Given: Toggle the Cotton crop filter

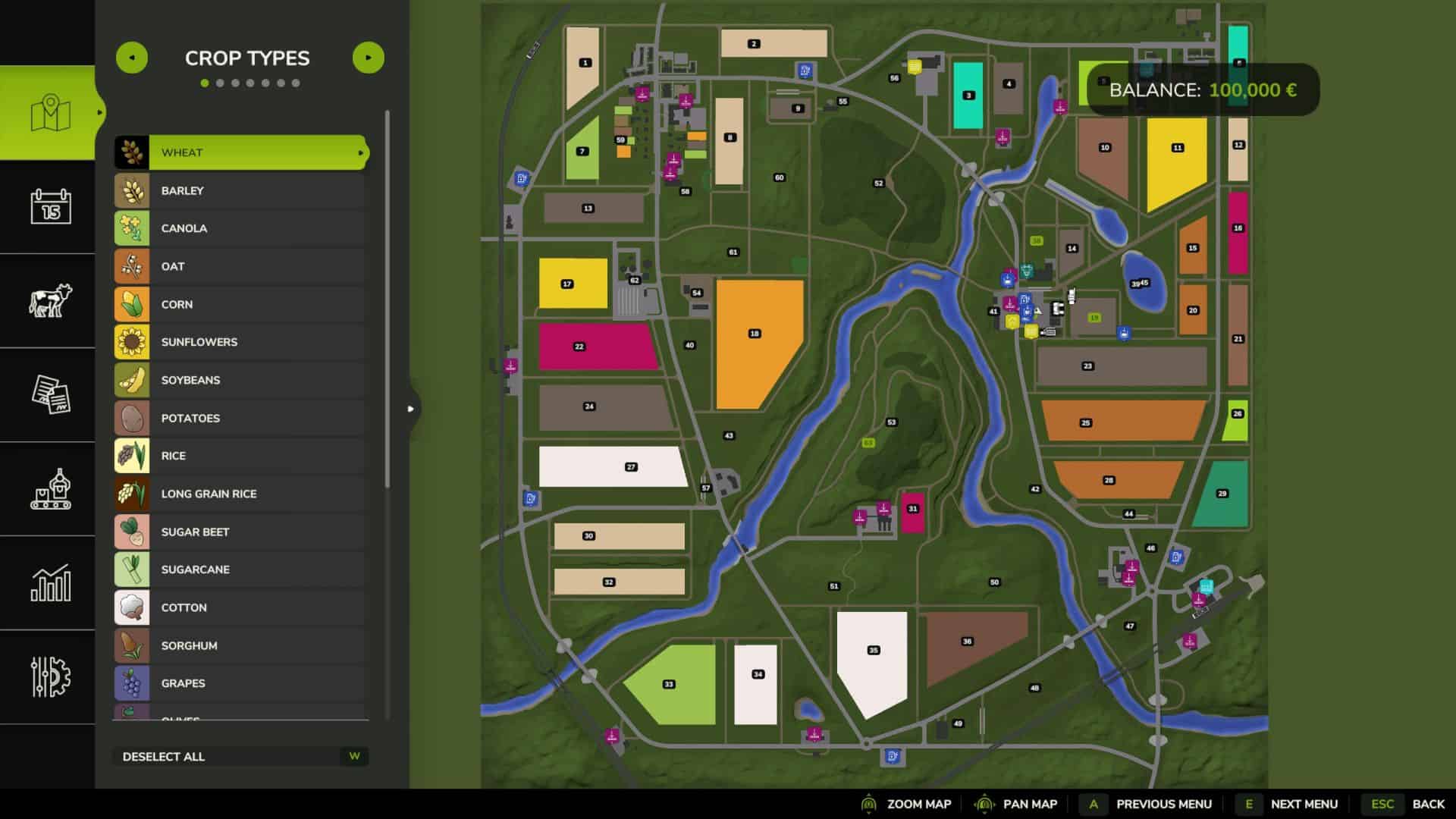Looking at the screenshot, I should (241, 607).
